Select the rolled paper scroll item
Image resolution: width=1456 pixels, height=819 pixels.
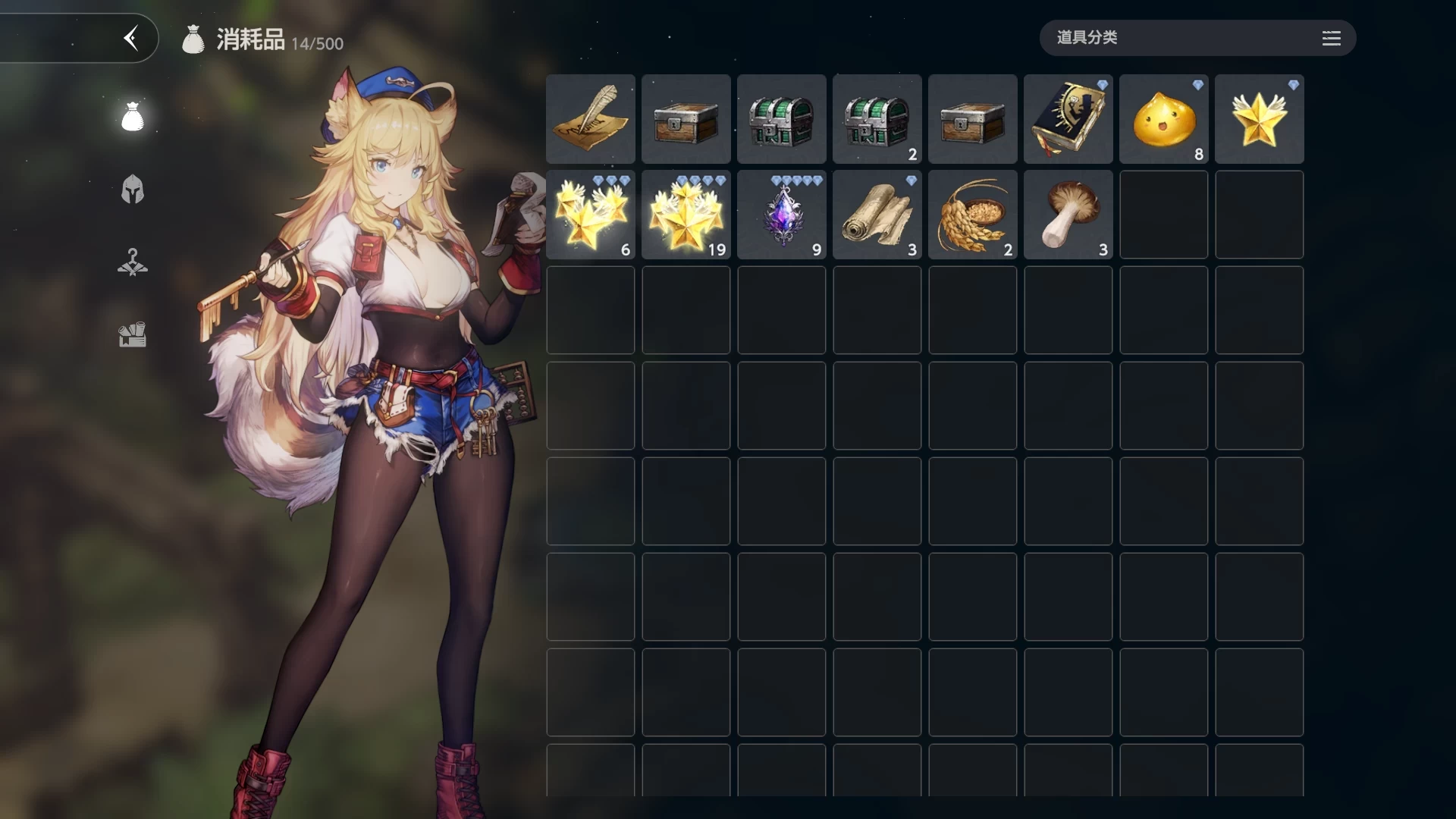pyautogui.click(x=877, y=215)
